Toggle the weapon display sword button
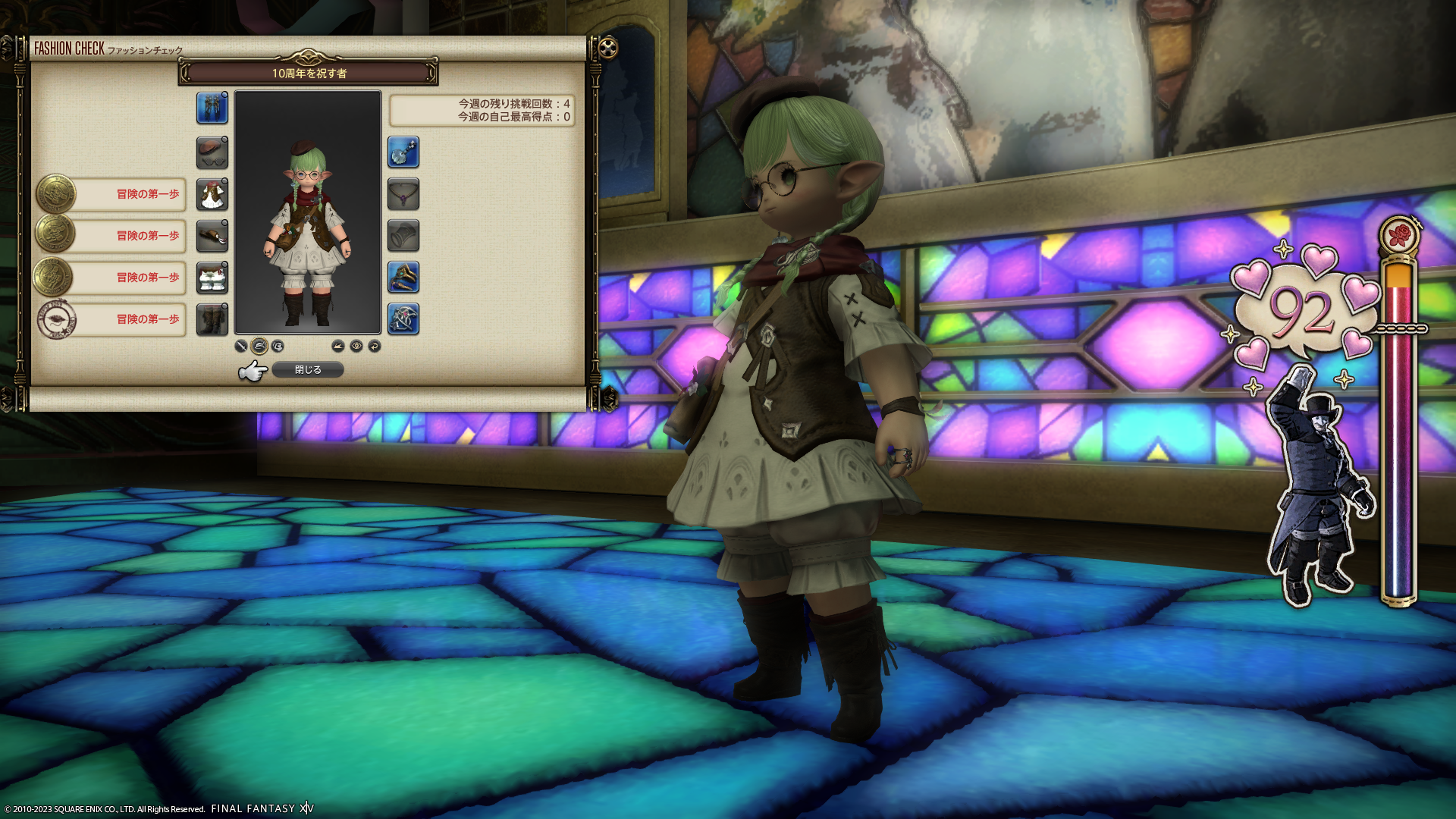 click(241, 347)
